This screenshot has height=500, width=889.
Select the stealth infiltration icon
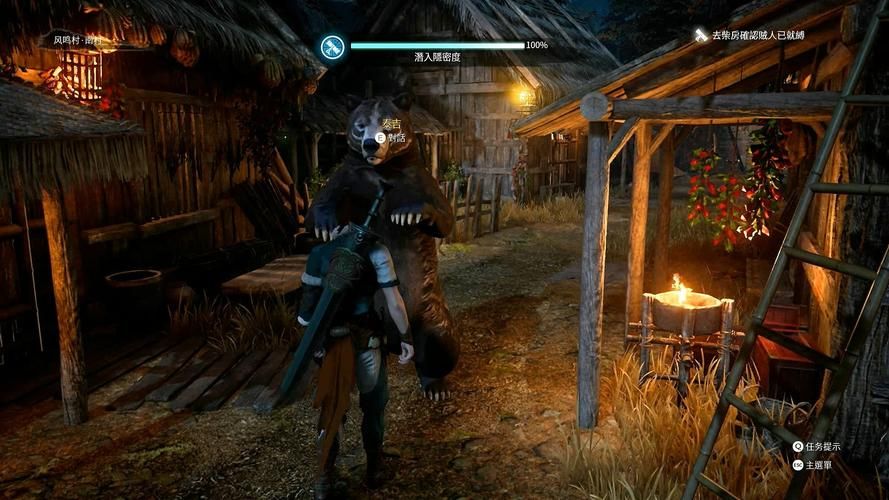pyautogui.click(x=332, y=45)
